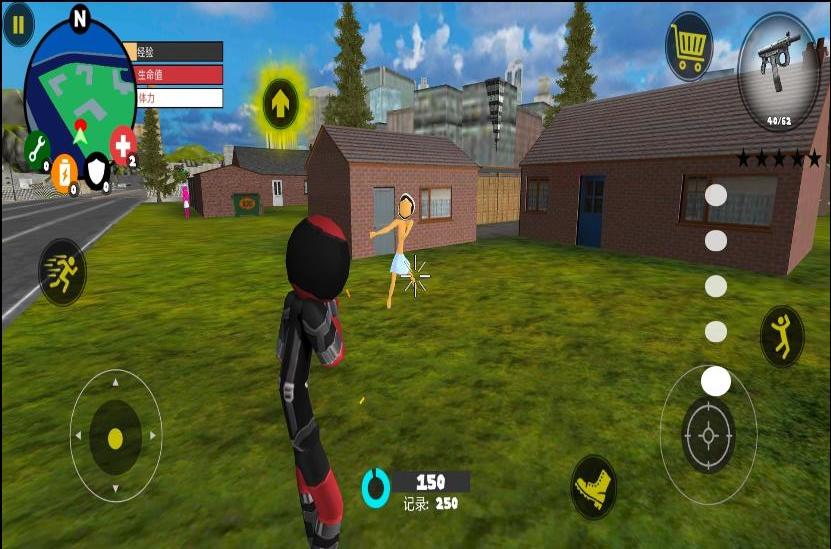This screenshot has height=549, width=831.
Task: Use the red medkit health item
Action: point(123,146)
